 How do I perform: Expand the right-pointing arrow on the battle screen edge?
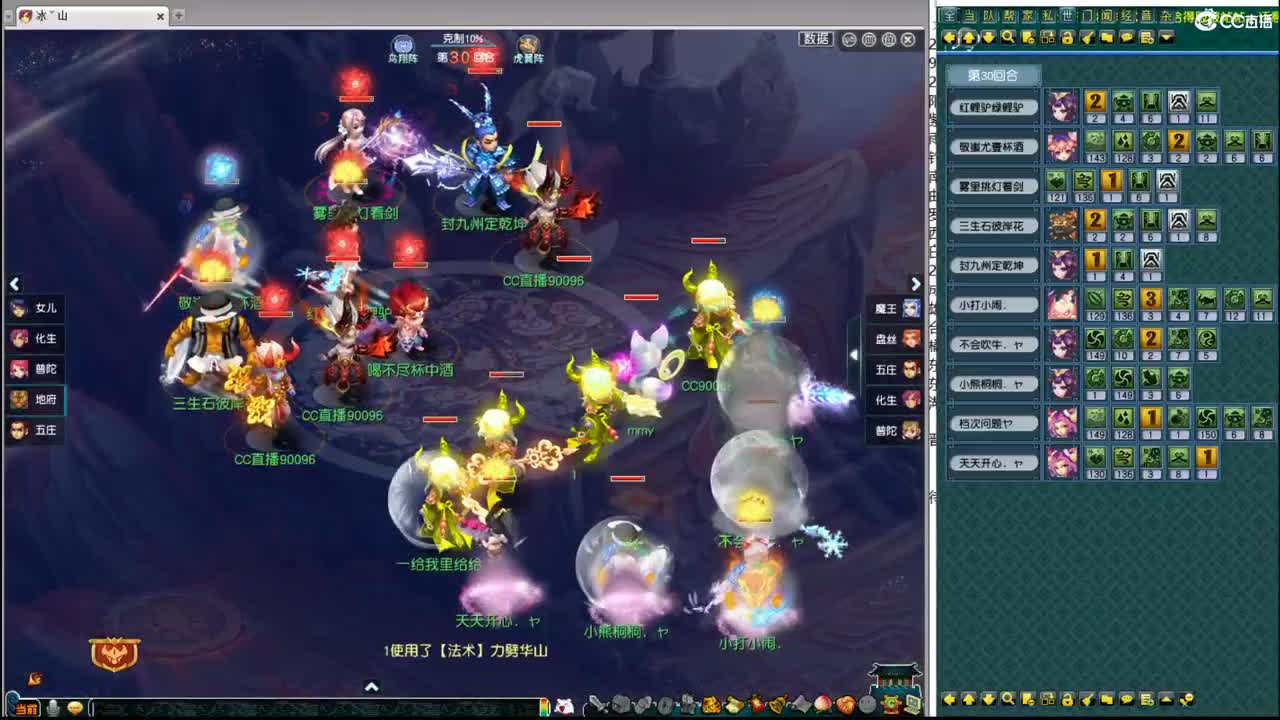(916, 284)
